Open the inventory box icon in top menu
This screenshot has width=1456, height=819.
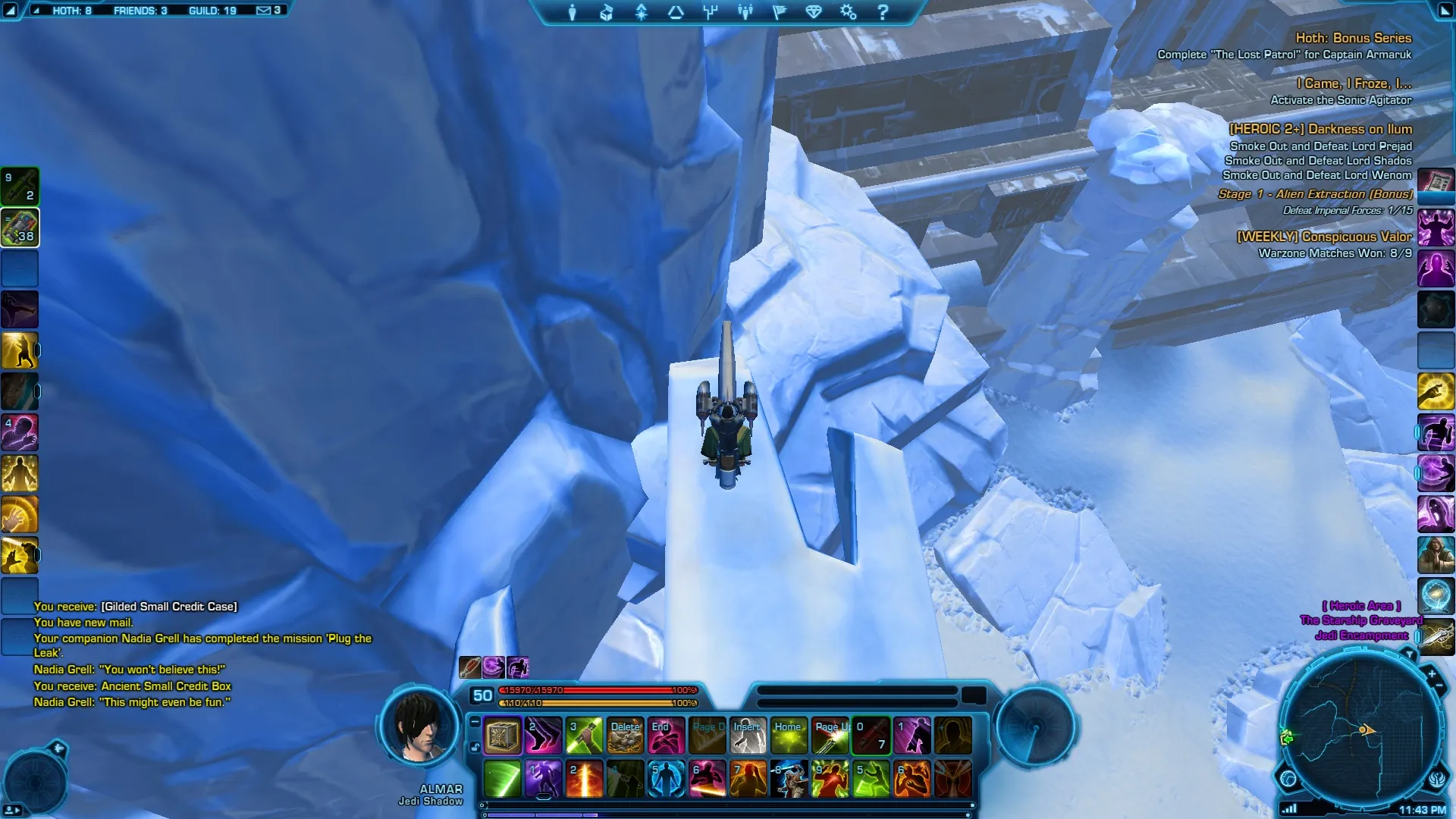(606, 12)
